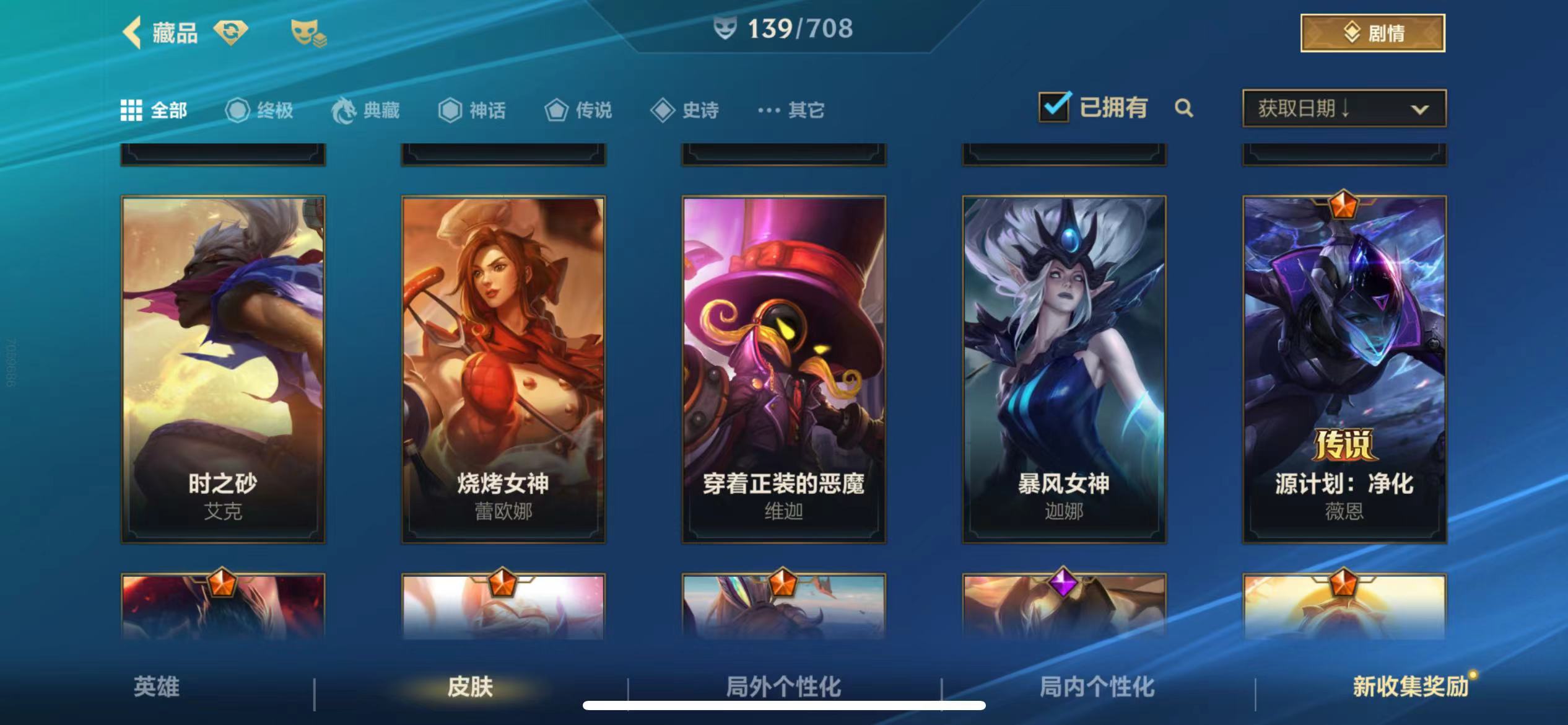Image resolution: width=1568 pixels, height=725 pixels.
Task: Choose the 史诗 rarity filter
Action: click(x=685, y=110)
